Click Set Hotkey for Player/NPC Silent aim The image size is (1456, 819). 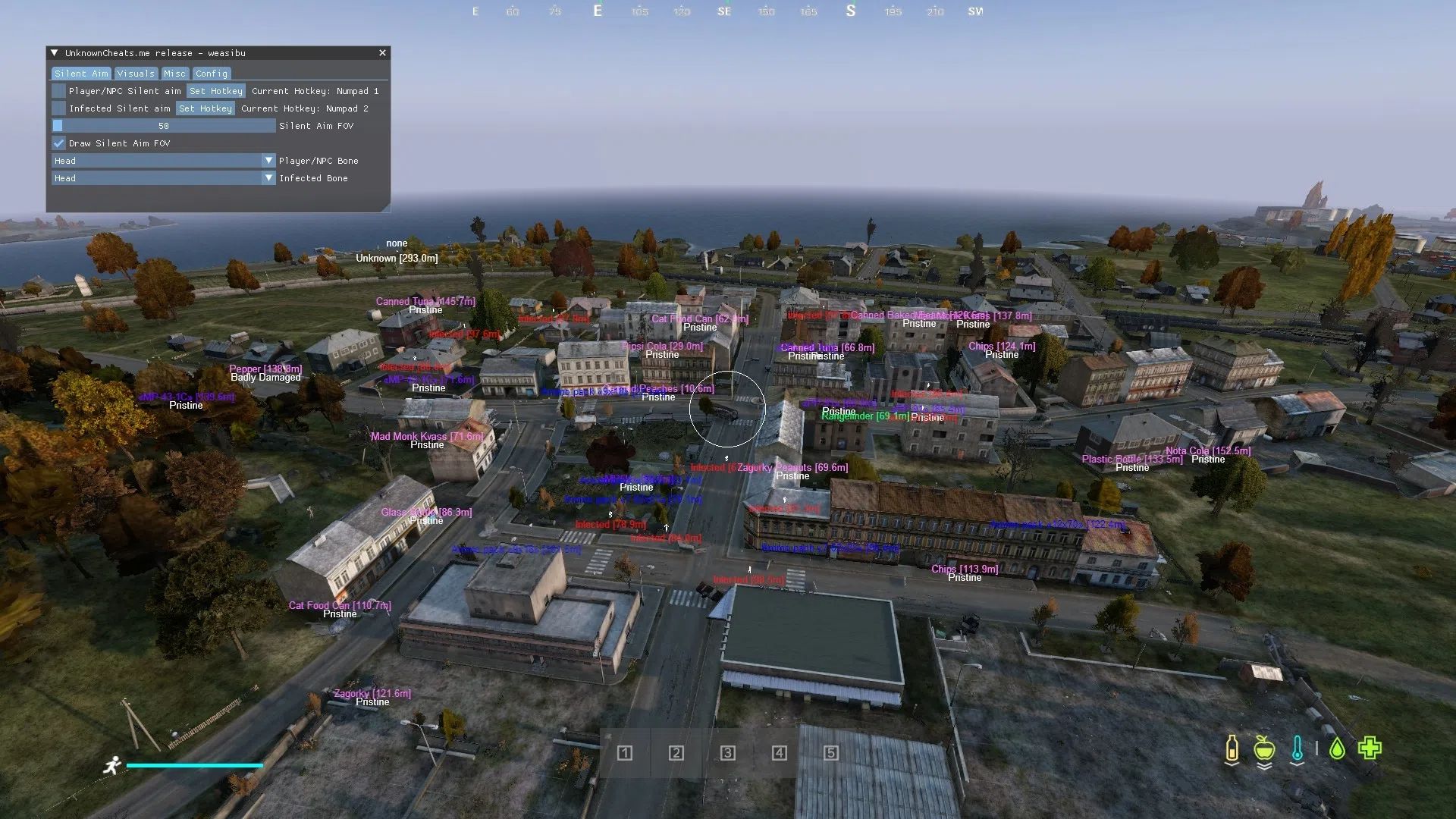216,91
